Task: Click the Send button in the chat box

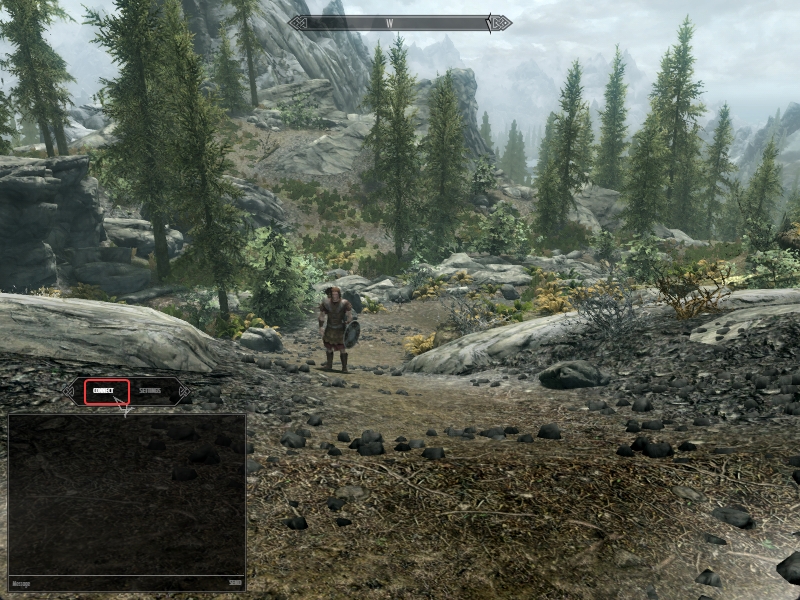Action: [x=234, y=582]
